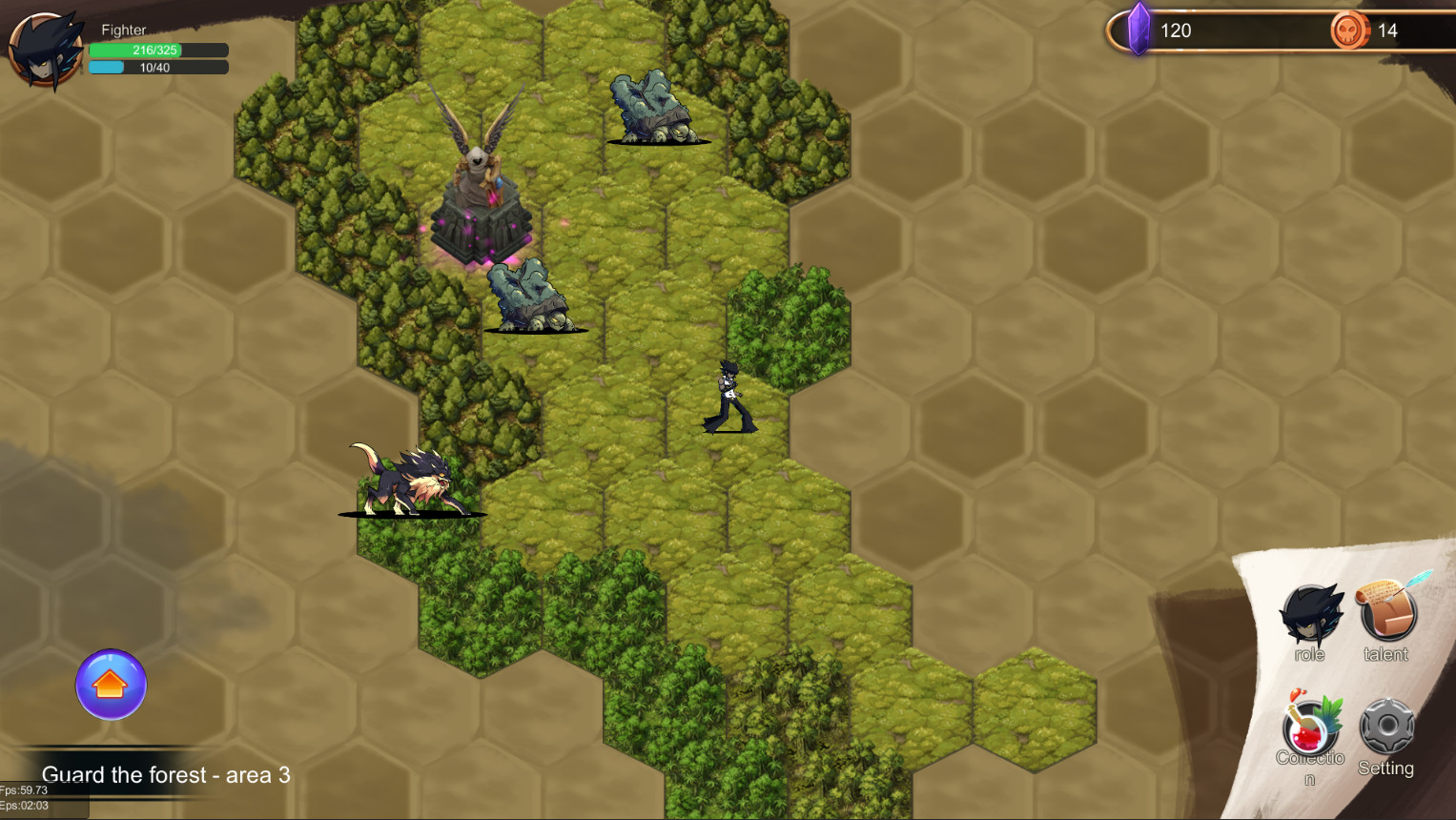Open the role character menu

[1311, 615]
